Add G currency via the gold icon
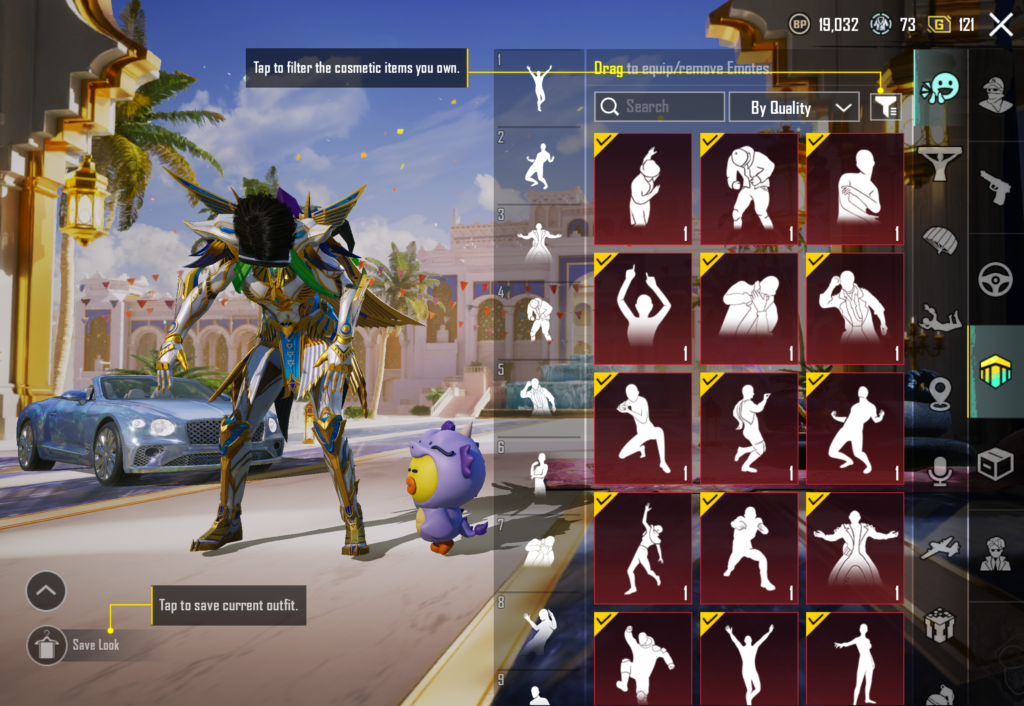 tap(939, 25)
